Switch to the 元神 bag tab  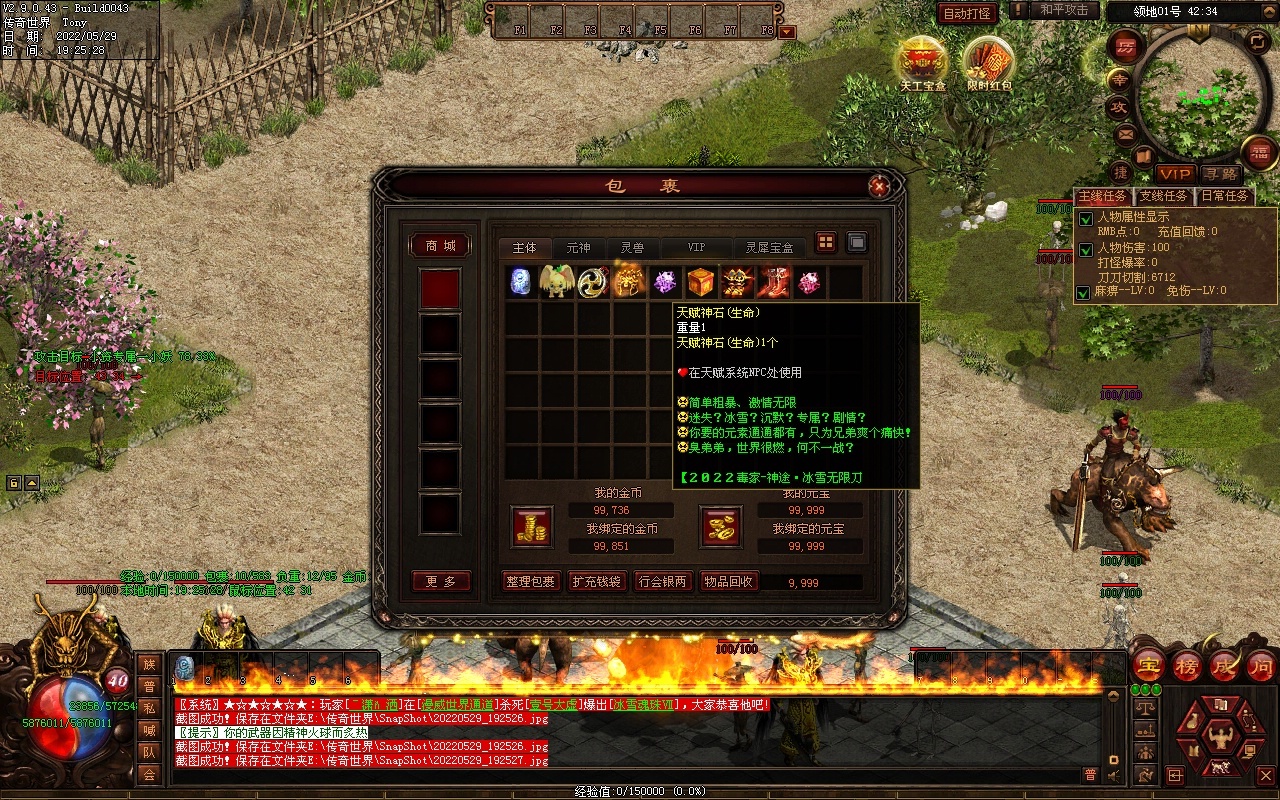pos(578,247)
